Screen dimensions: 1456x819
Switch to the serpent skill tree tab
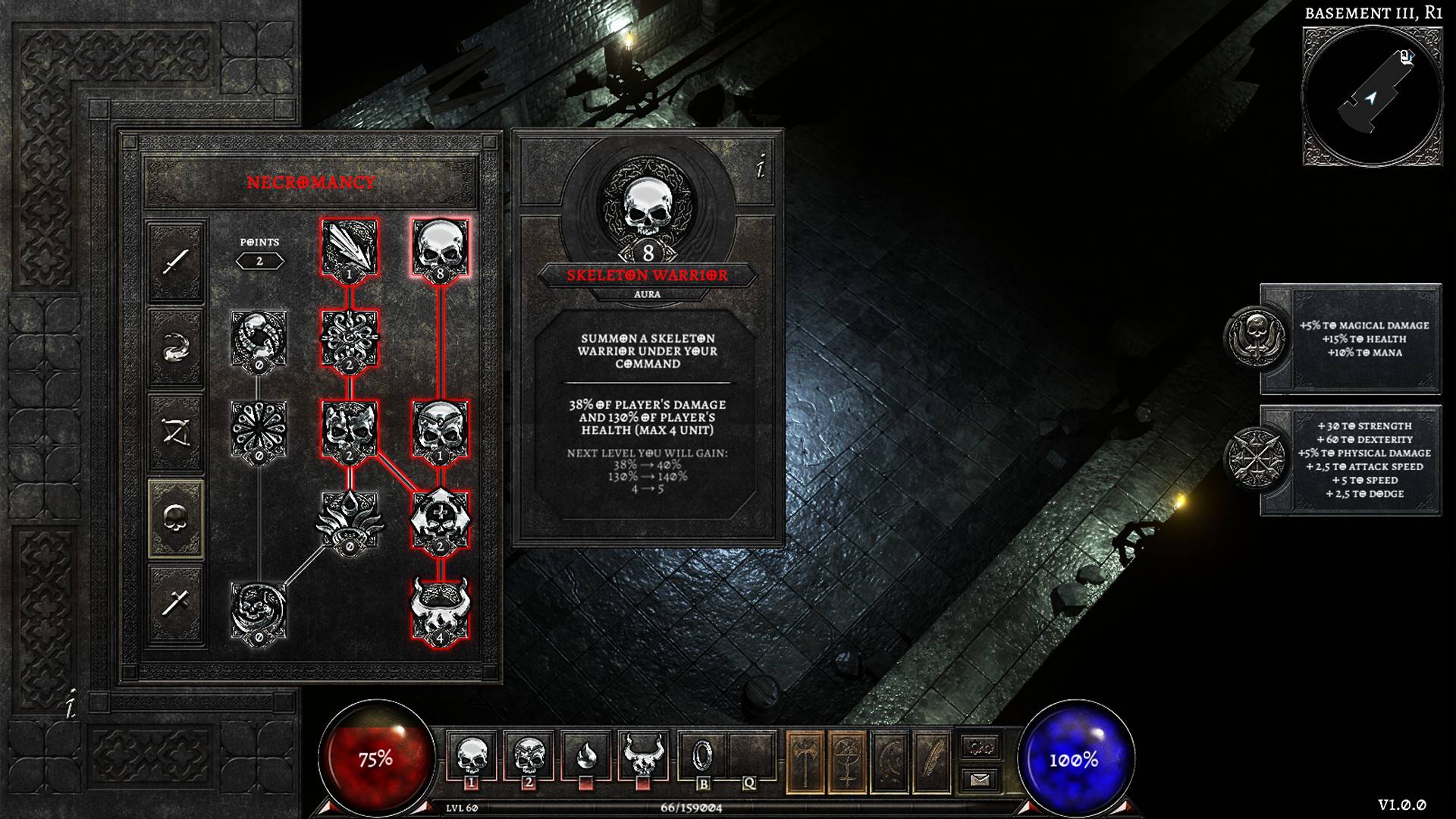click(x=176, y=347)
